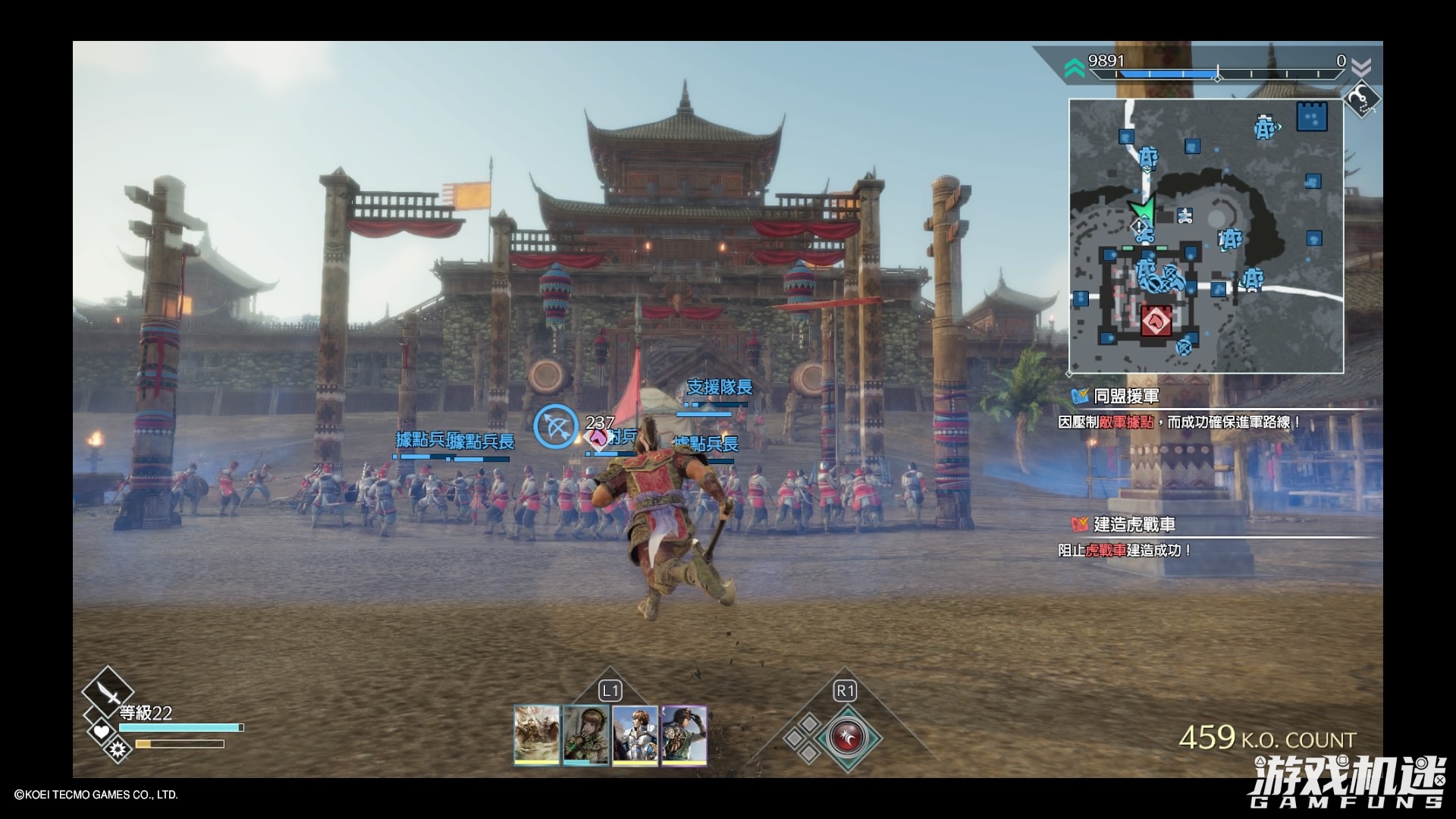
Task: Open the 建造虎戰車 objective entry
Action: click(x=1134, y=525)
